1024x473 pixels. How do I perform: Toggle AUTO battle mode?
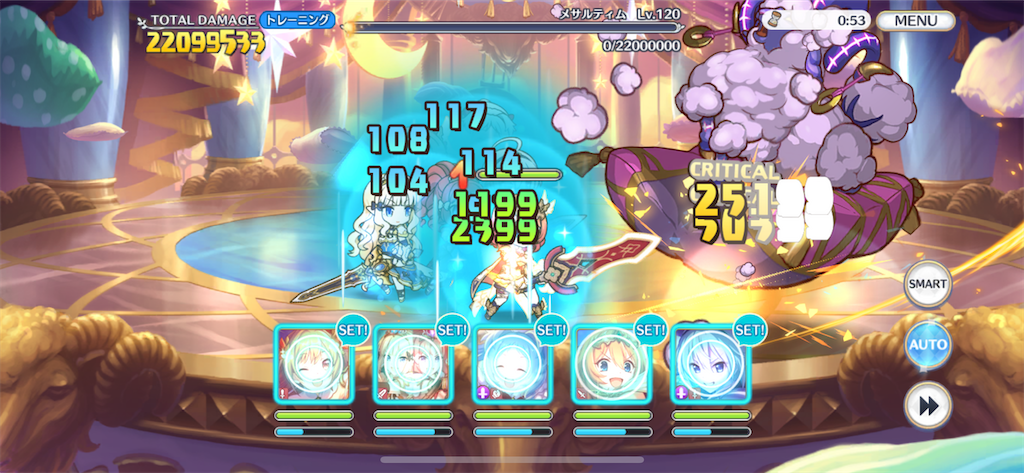click(x=927, y=346)
